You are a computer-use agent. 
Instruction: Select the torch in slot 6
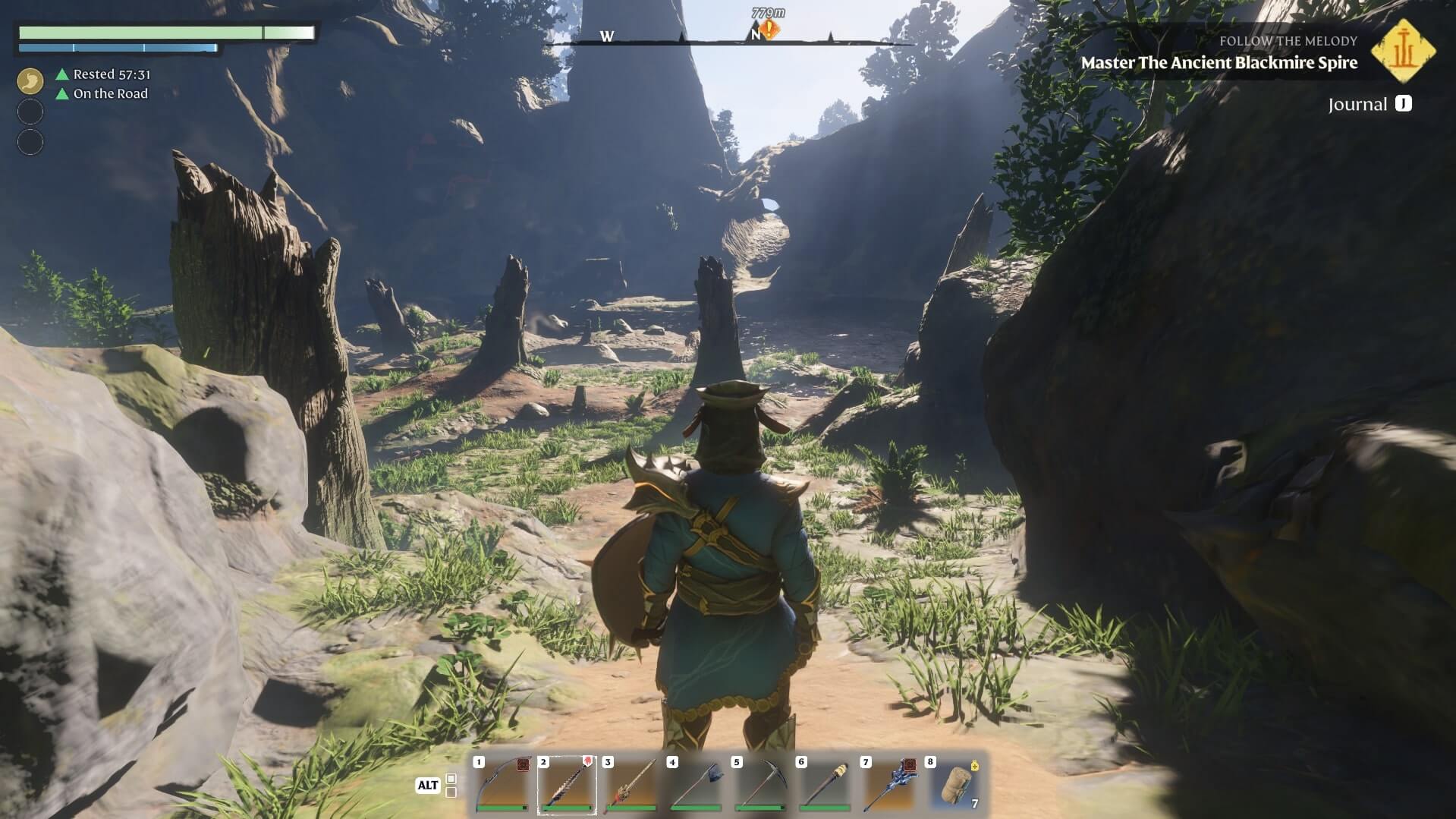point(825,786)
